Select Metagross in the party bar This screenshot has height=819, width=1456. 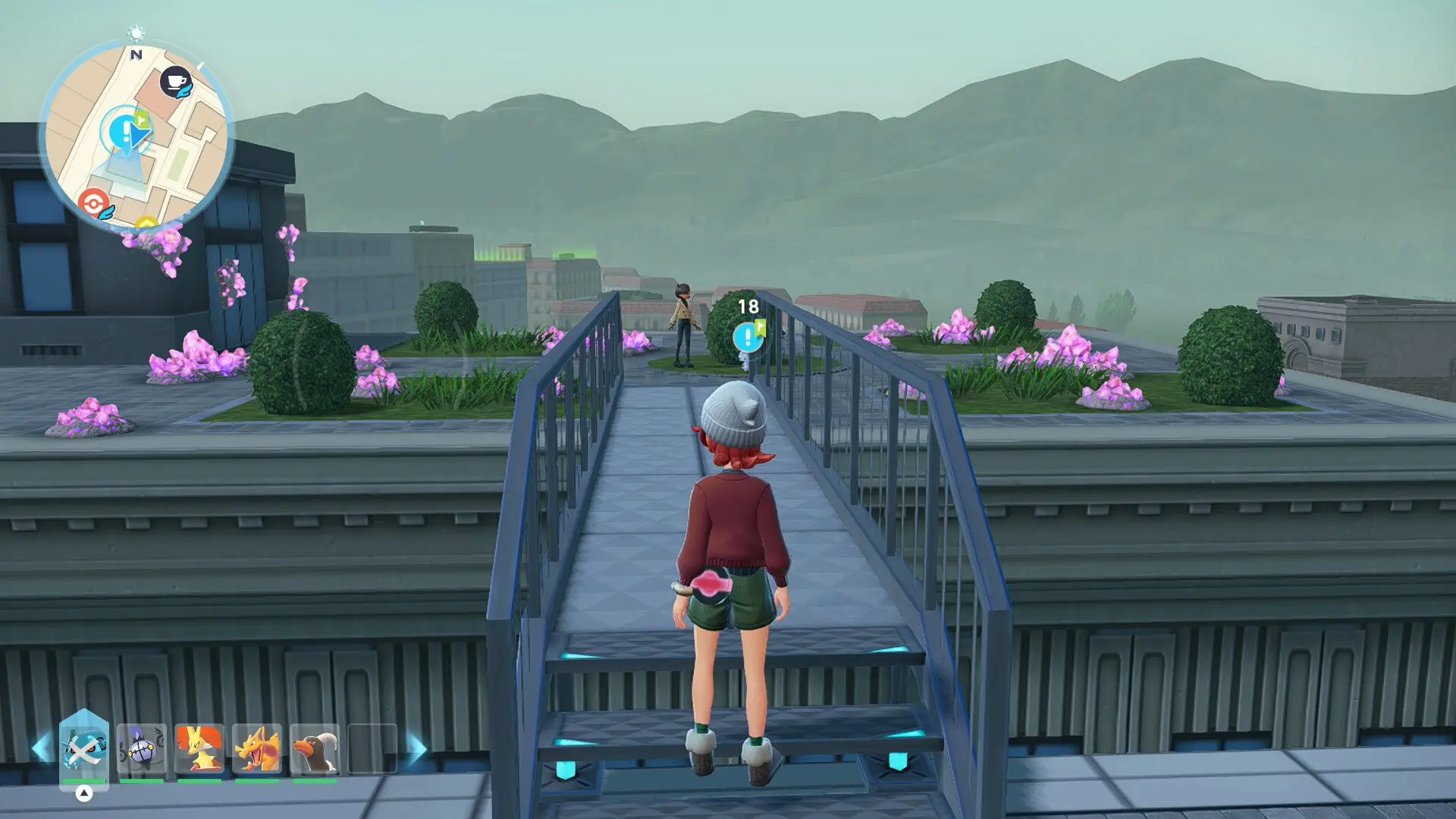84,748
